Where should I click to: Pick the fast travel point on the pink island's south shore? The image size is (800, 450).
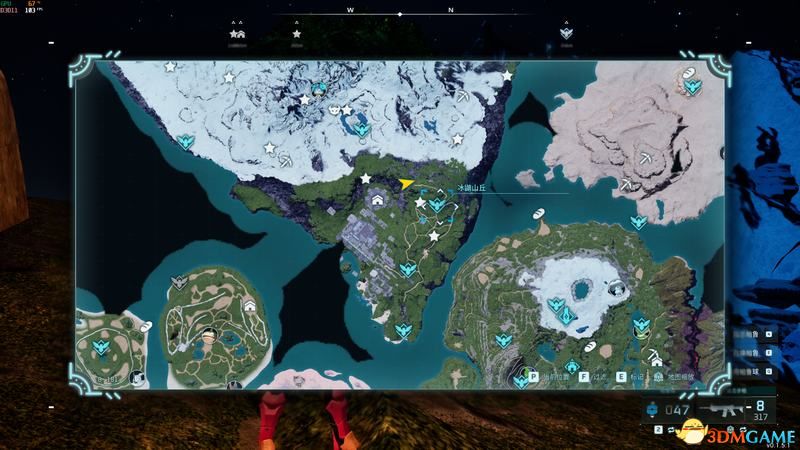tap(637, 222)
